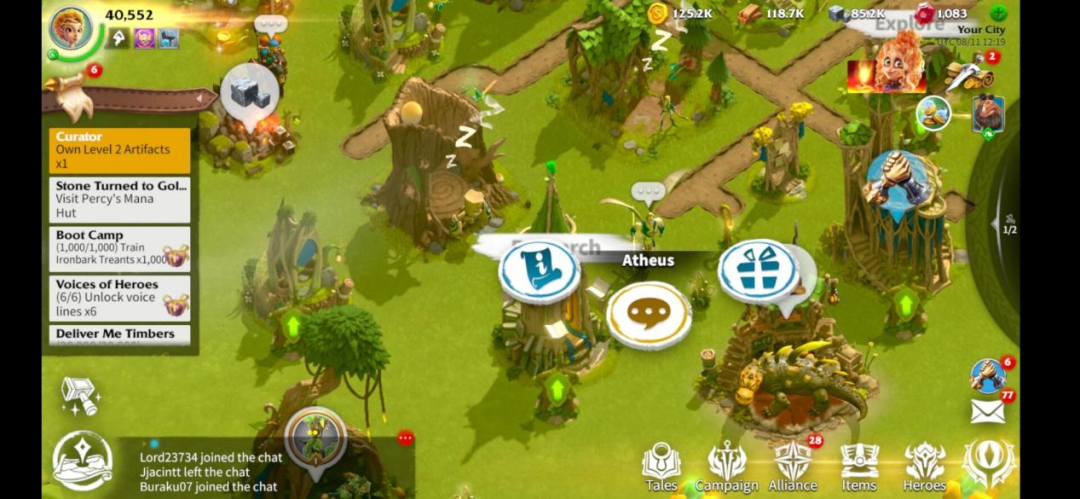Open the Stone Turned to Gold quest
The image size is (1080, 499).
coord(119,200)
